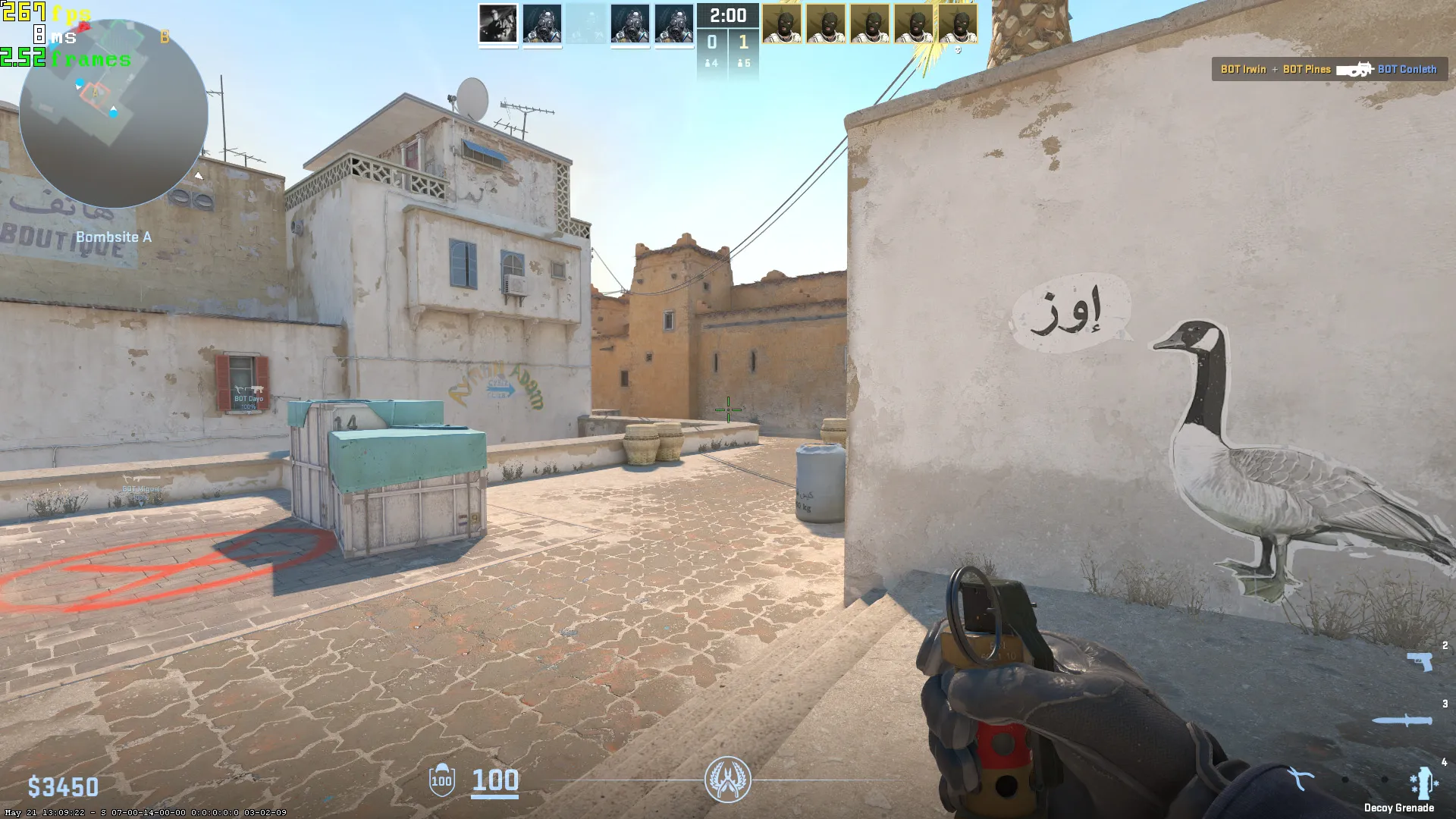Image resolution: width=1456 pixels, height=819 pixels.
Task: Click the CS2 emblem at bottom center
Action: [728, 780]
